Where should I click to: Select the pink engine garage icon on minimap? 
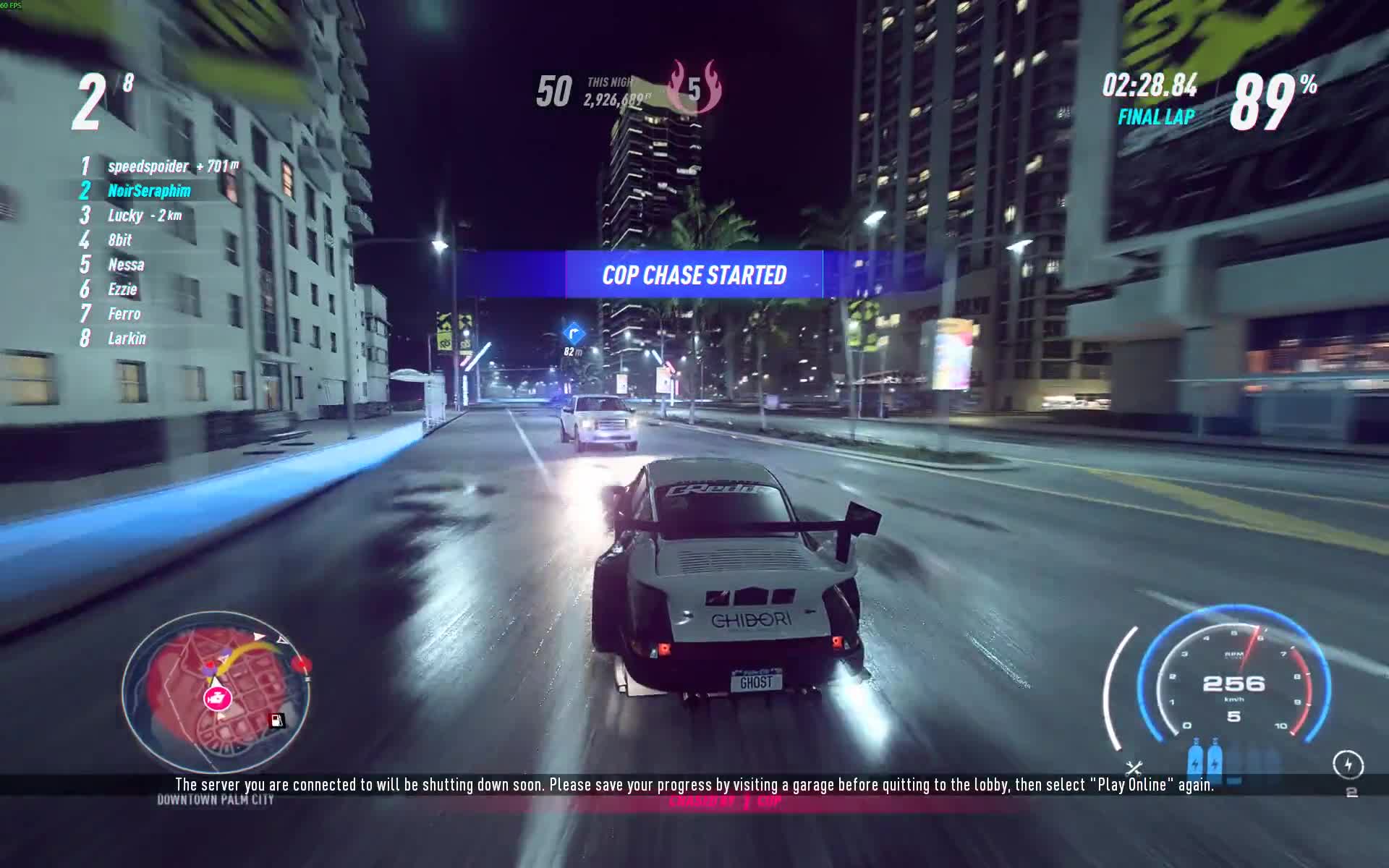coord(217,698)
